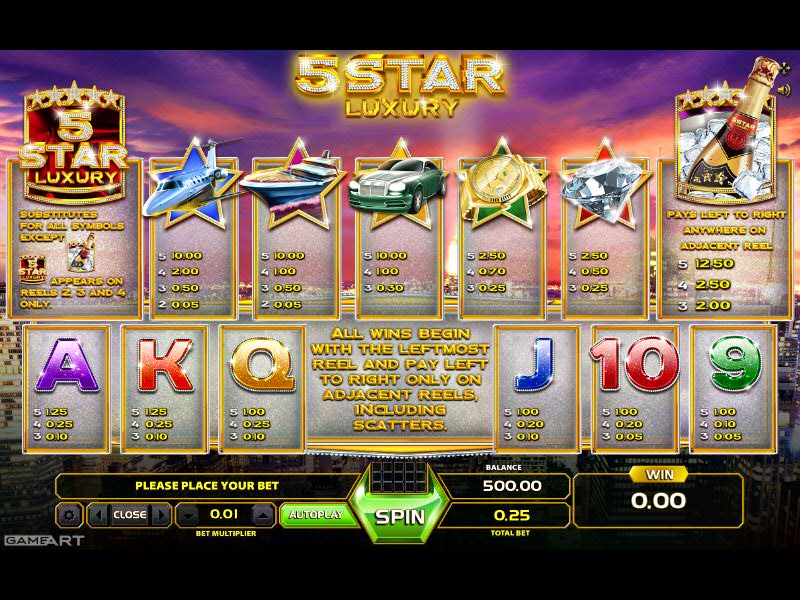Decrease the bet multiplier with the down arrow
Viewport: 800px width, 600px height.
click(190, 515)
